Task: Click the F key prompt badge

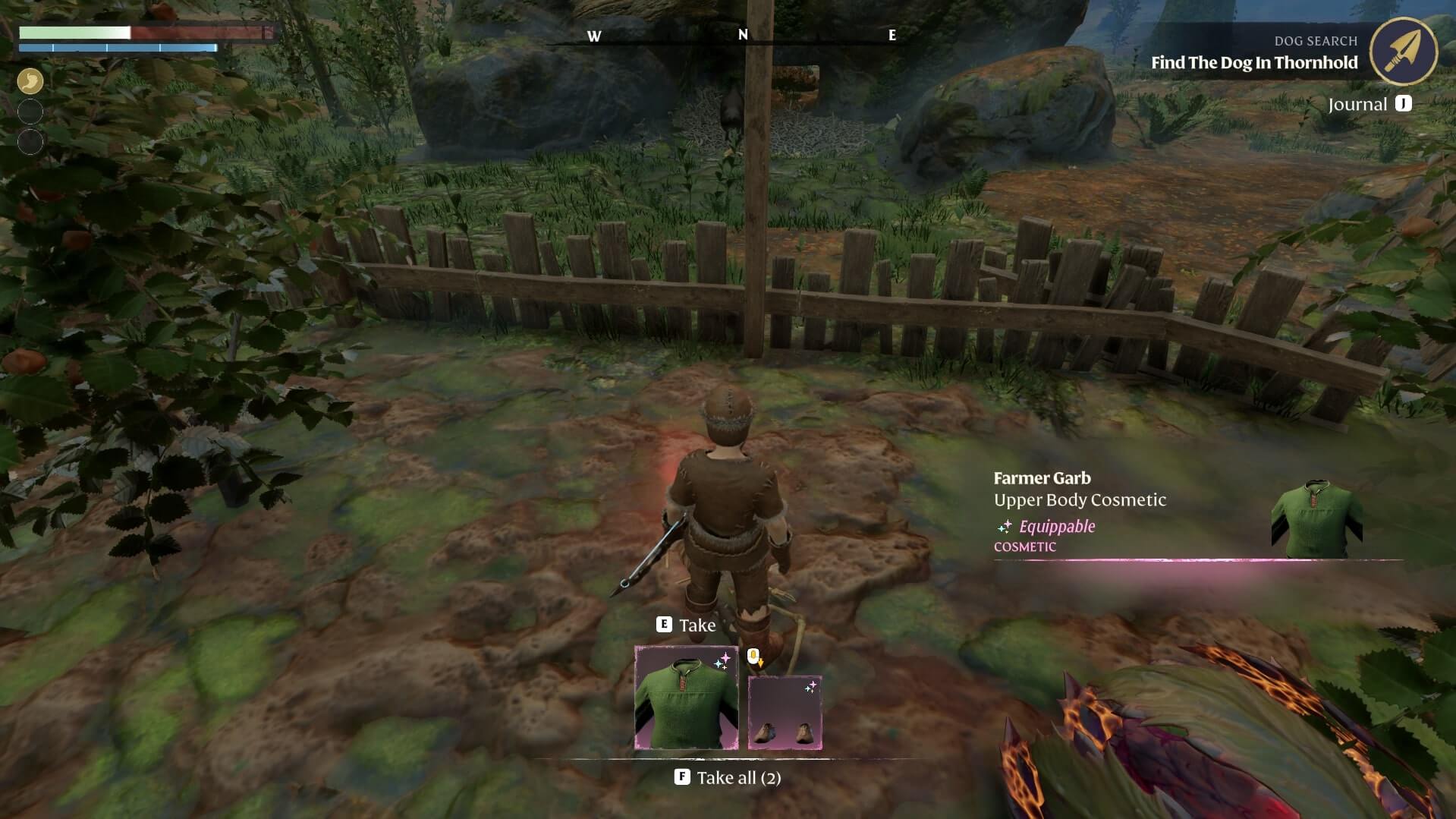Action: [682, 777]
